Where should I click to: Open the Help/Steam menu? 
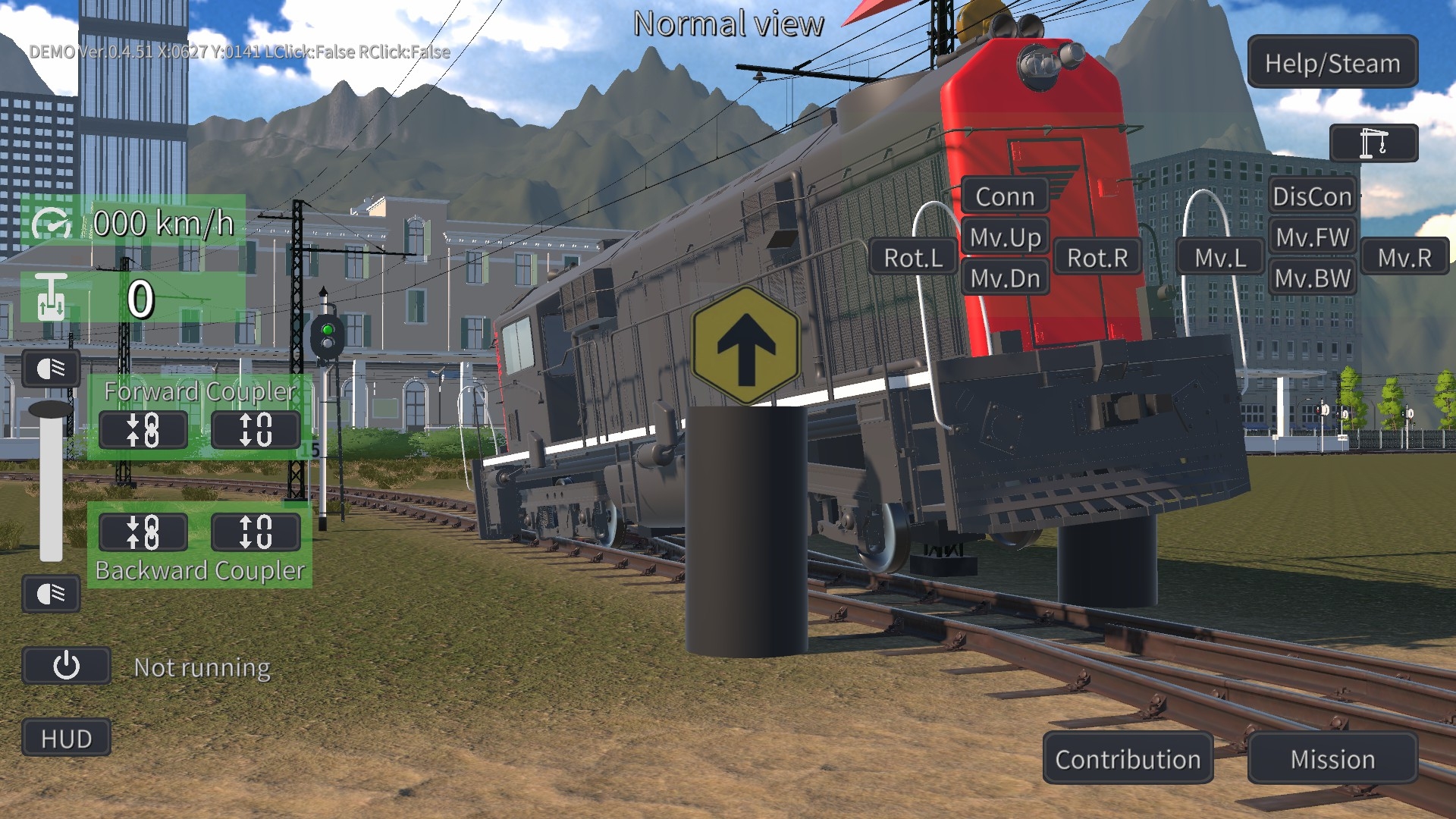(1332, 63)
